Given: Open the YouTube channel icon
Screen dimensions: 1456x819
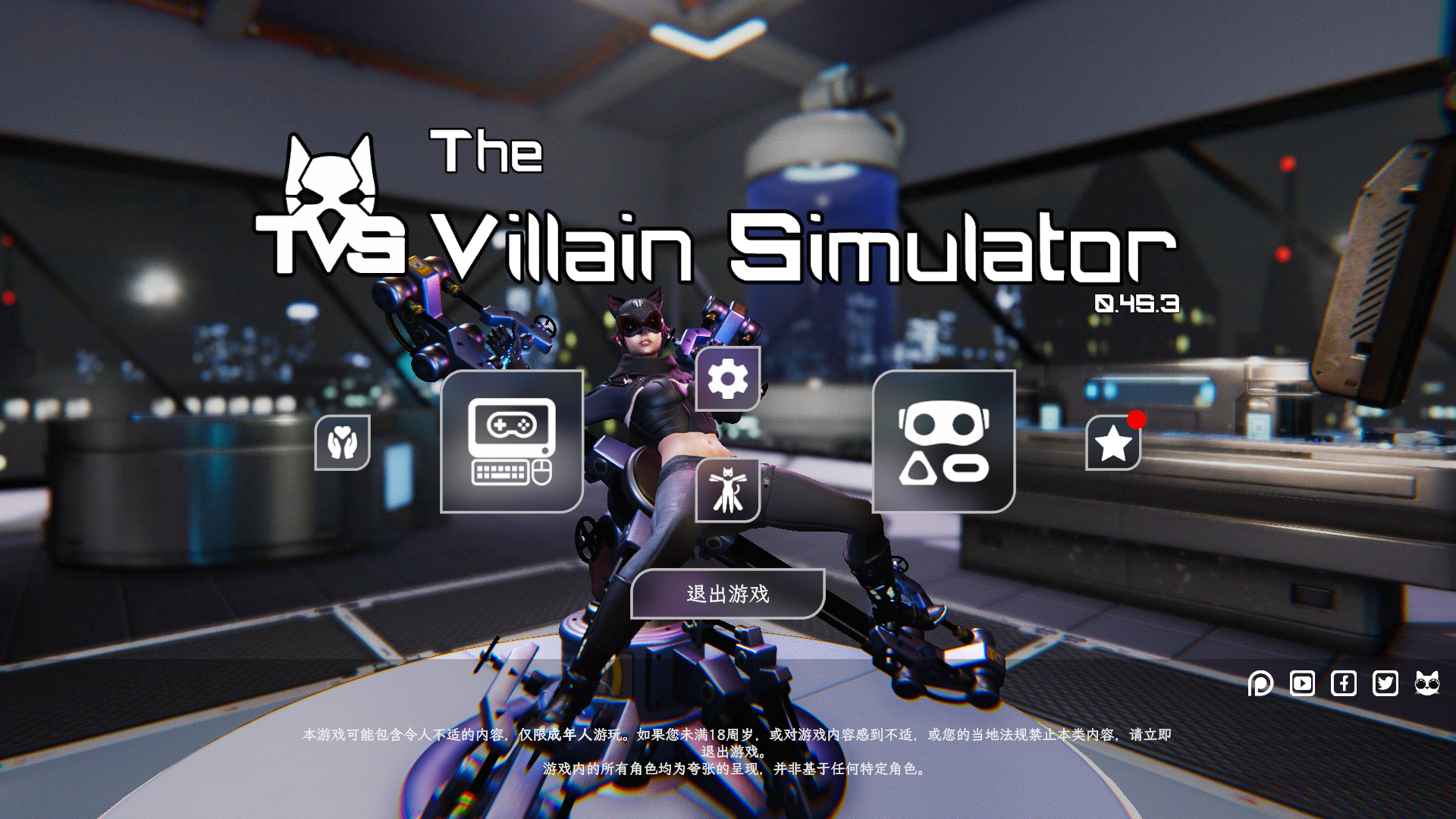Looking at the screenshot, I should coord(1302,683).
